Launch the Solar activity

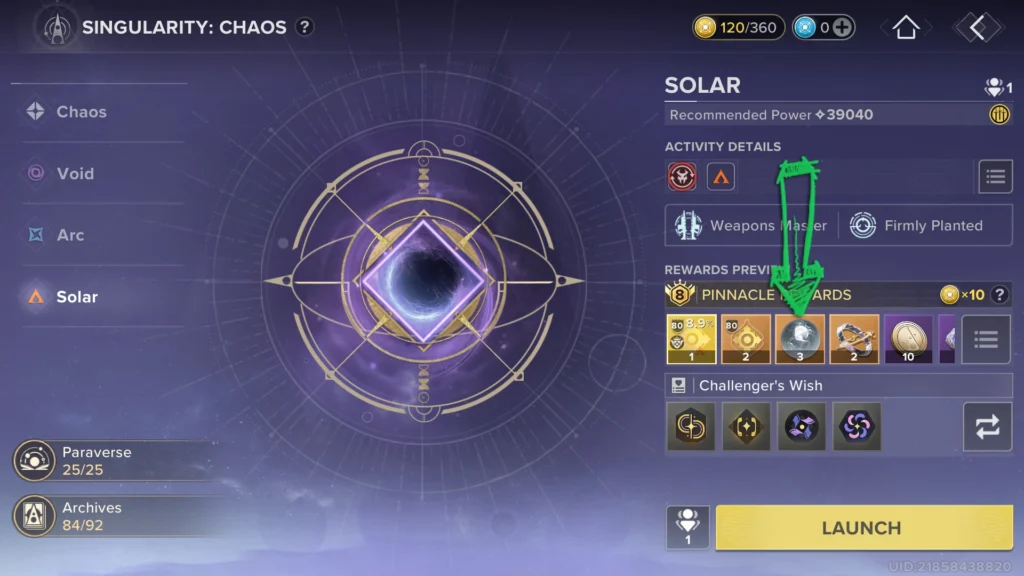click(x=861, y=527)
